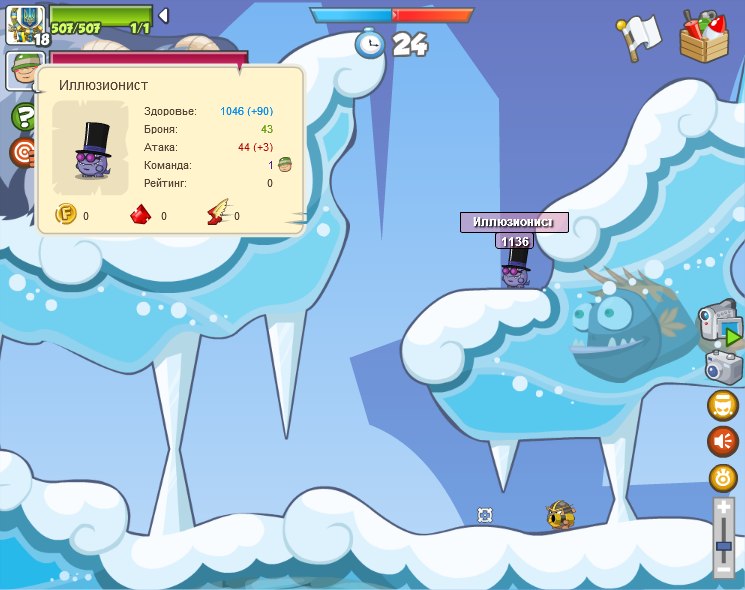Screen dimensions: 745x590
Task: Toggle sound with the speaker button
Action: 723,441
